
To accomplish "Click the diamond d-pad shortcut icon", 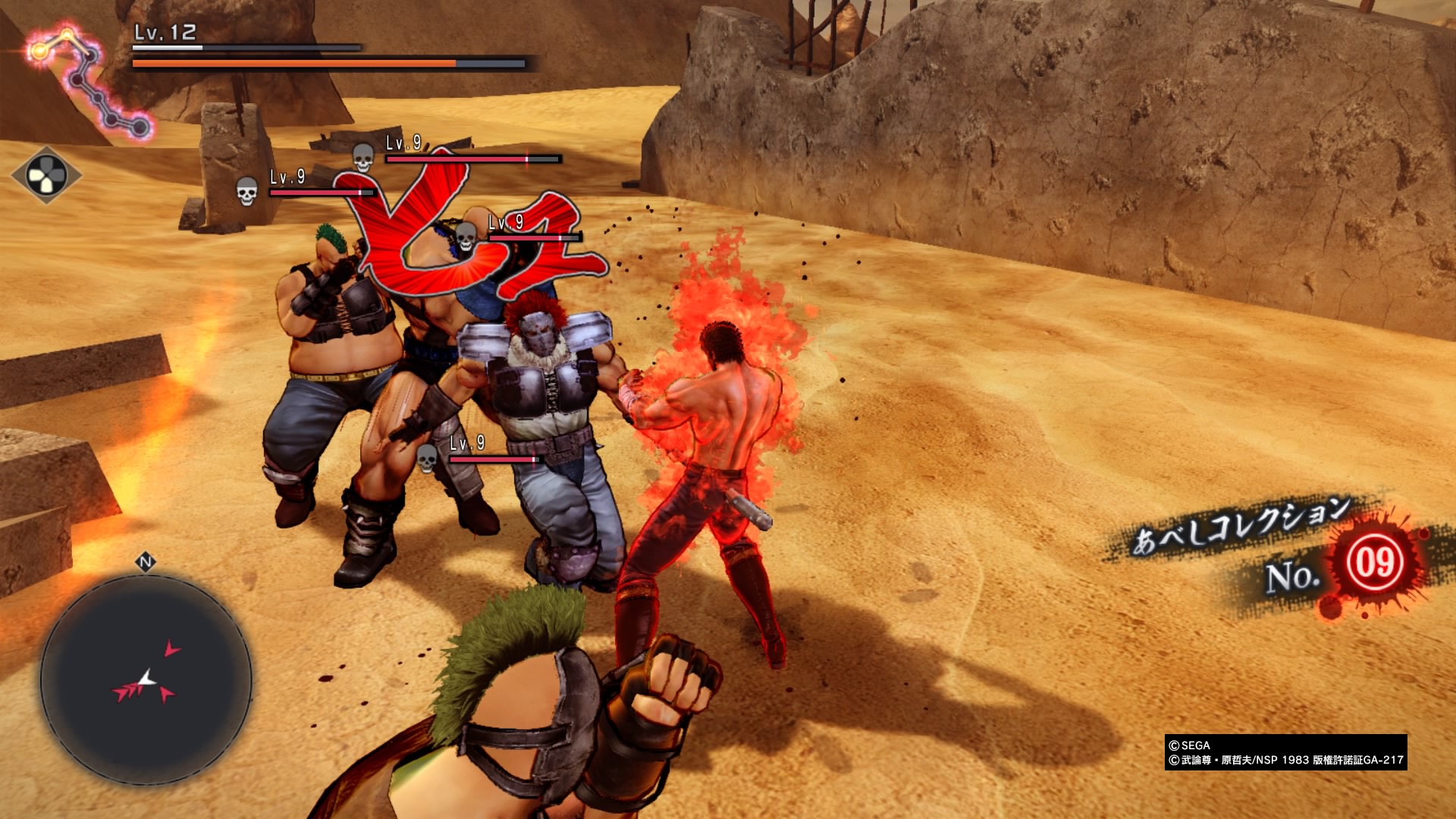I will pos(46,176).
